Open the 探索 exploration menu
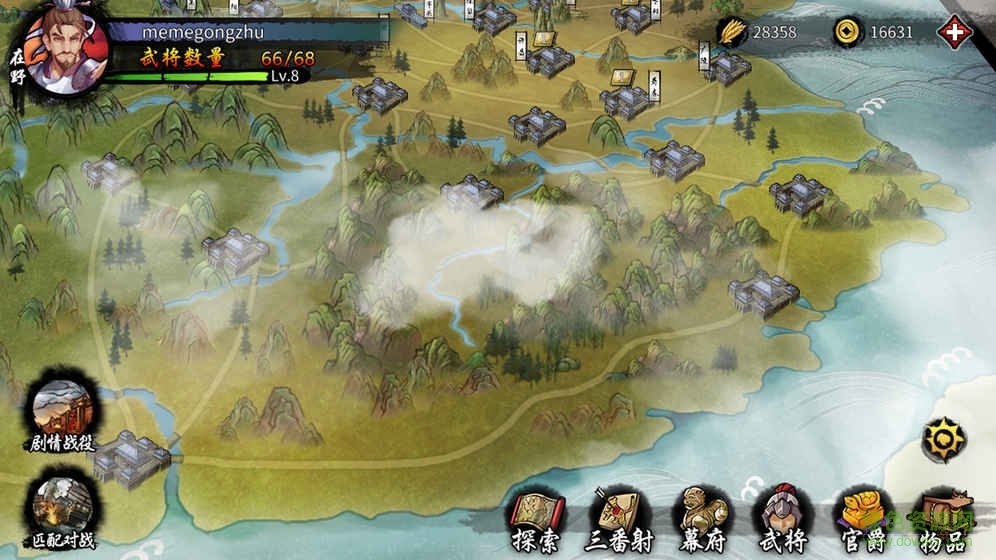 point(538,520)
